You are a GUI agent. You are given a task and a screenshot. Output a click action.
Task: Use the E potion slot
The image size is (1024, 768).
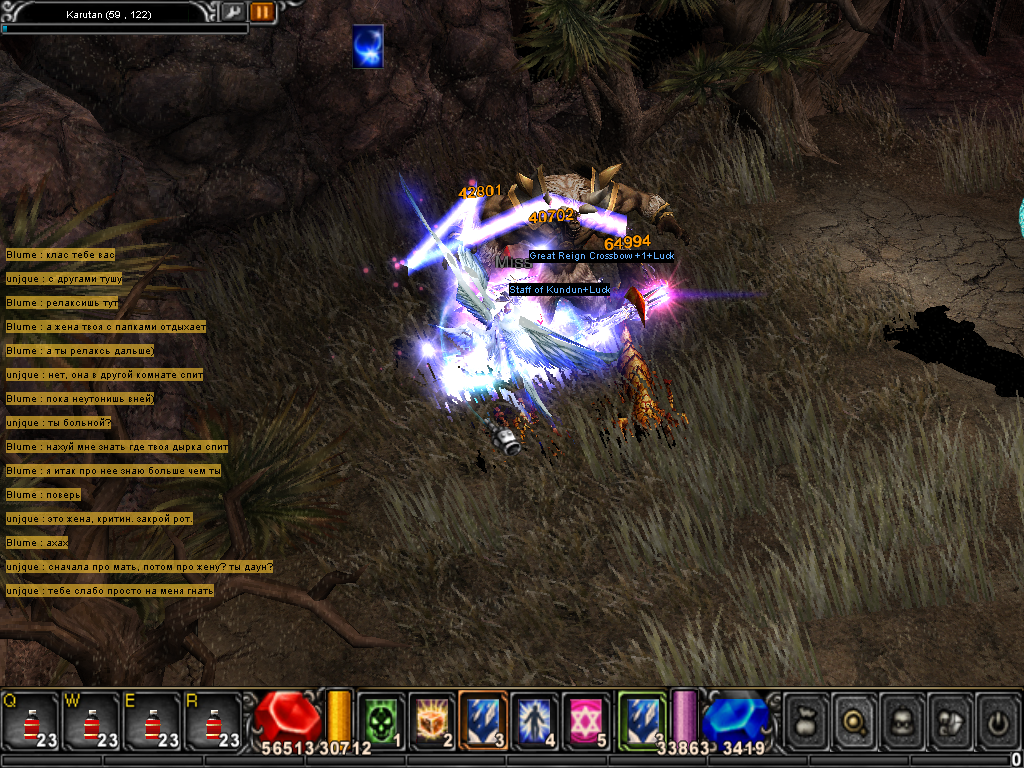point(153,720)
